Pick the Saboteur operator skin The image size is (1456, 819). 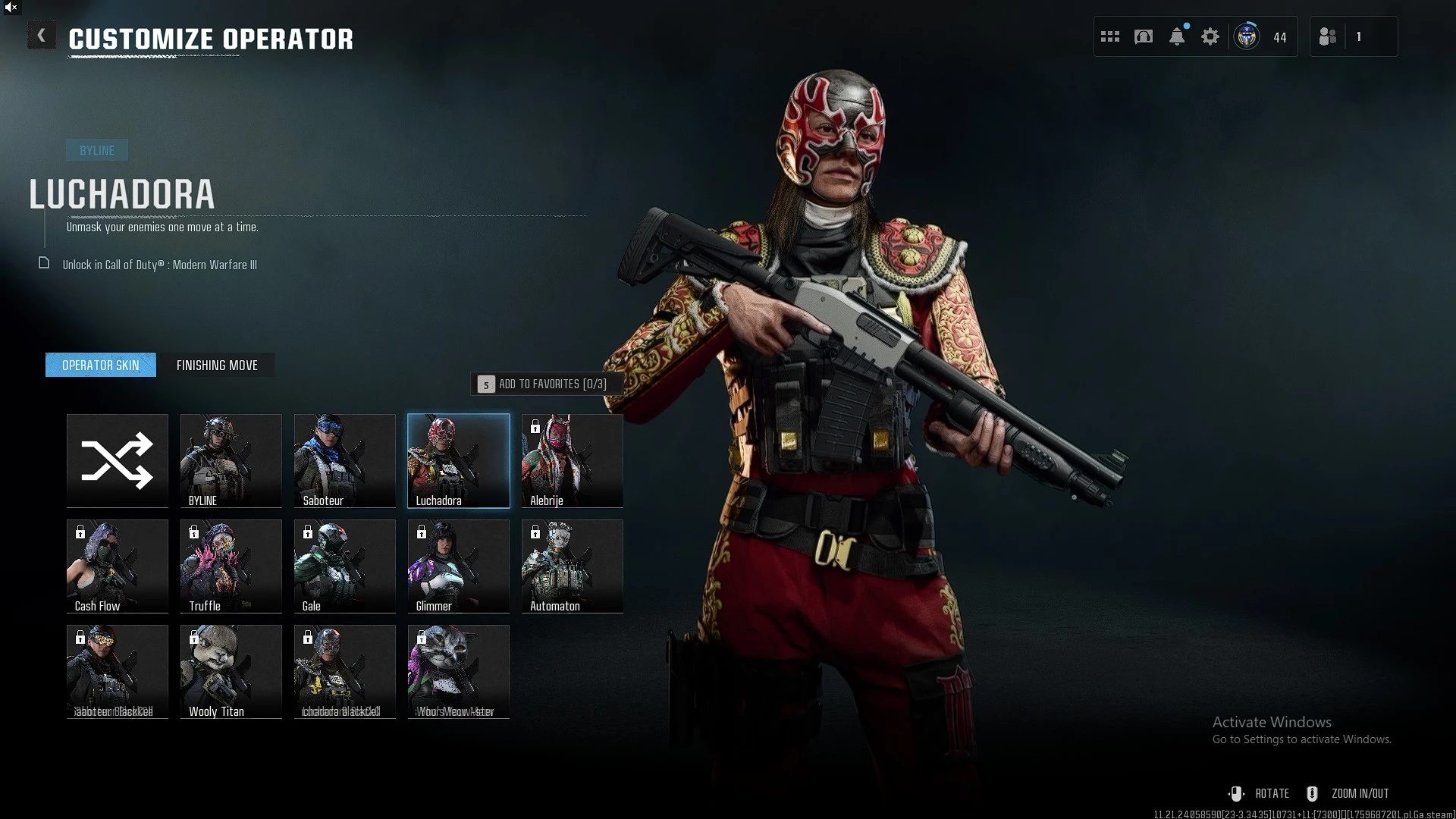point(345,460)
